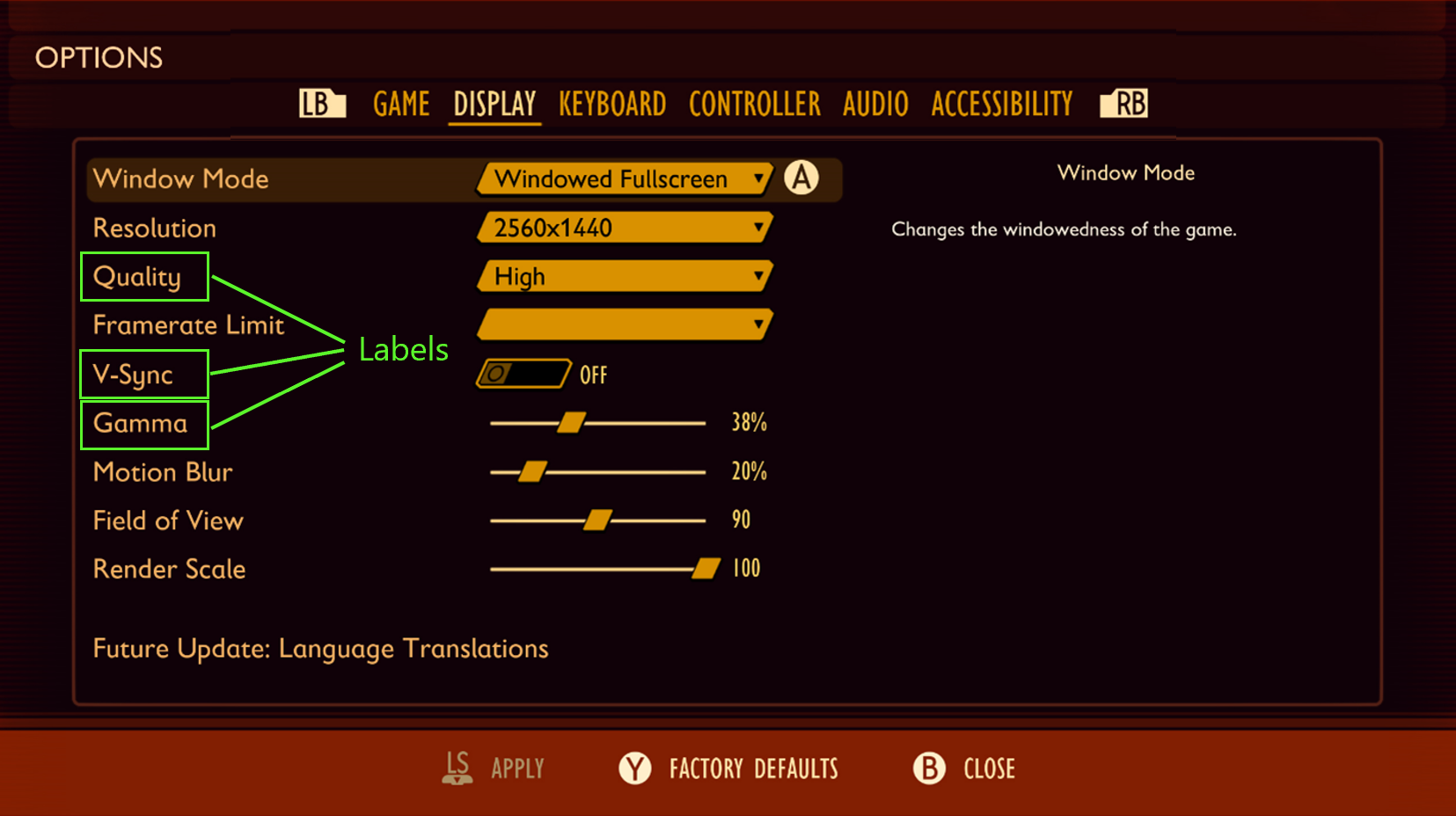Open the Window Mode dropdown

point(625,178)
